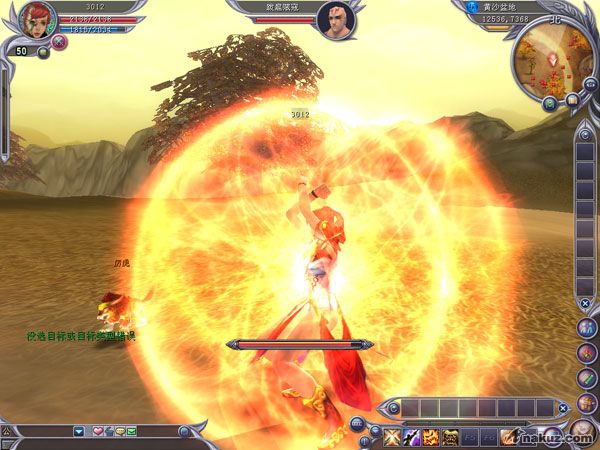Open the green mail envelope icon
Image resolution: width=600 pixels, height=450 pixels.
(x=131, y=431)
